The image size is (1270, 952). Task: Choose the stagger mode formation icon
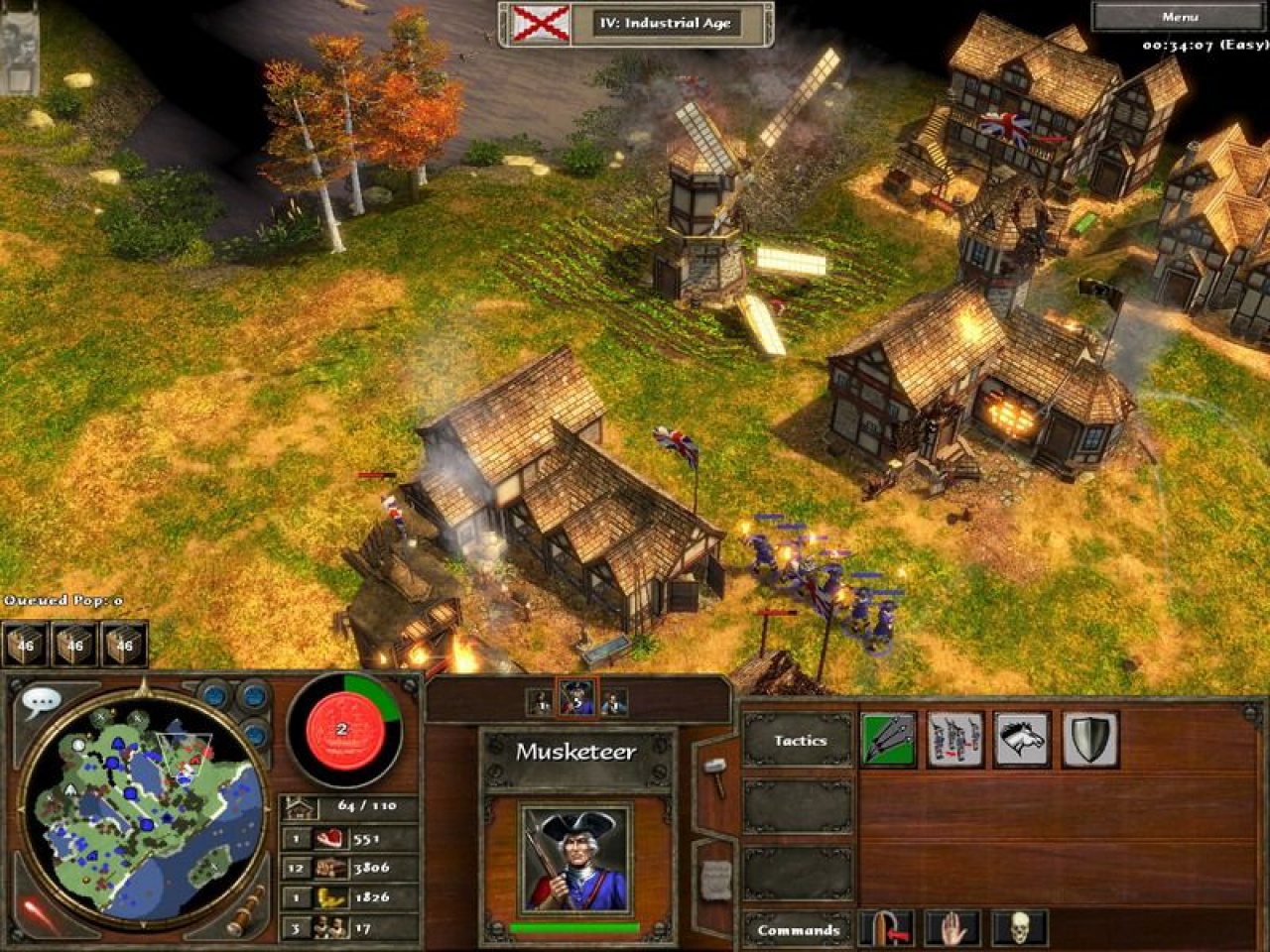[x=954, y=740]
